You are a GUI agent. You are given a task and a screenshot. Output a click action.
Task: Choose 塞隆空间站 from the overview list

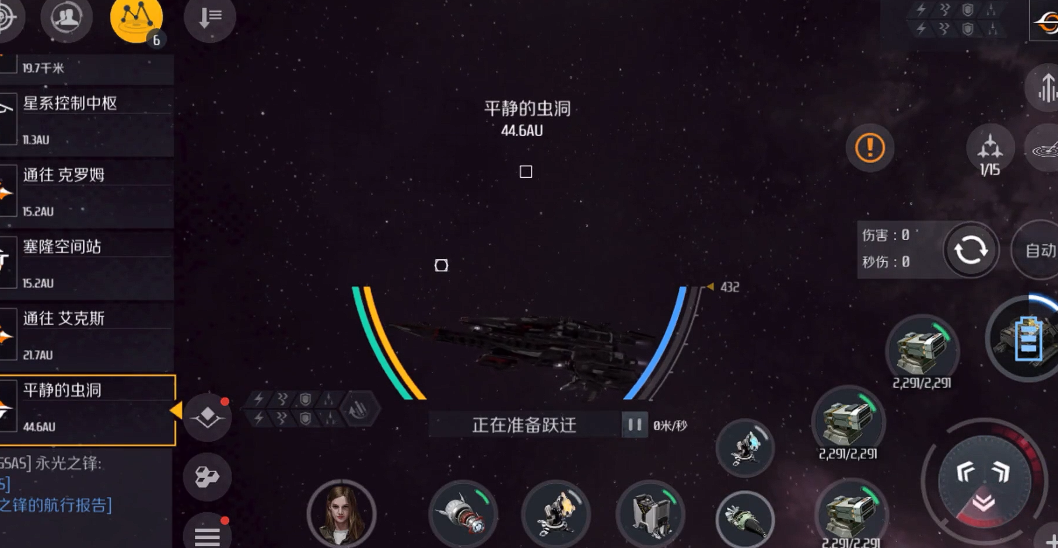point(88,261)
